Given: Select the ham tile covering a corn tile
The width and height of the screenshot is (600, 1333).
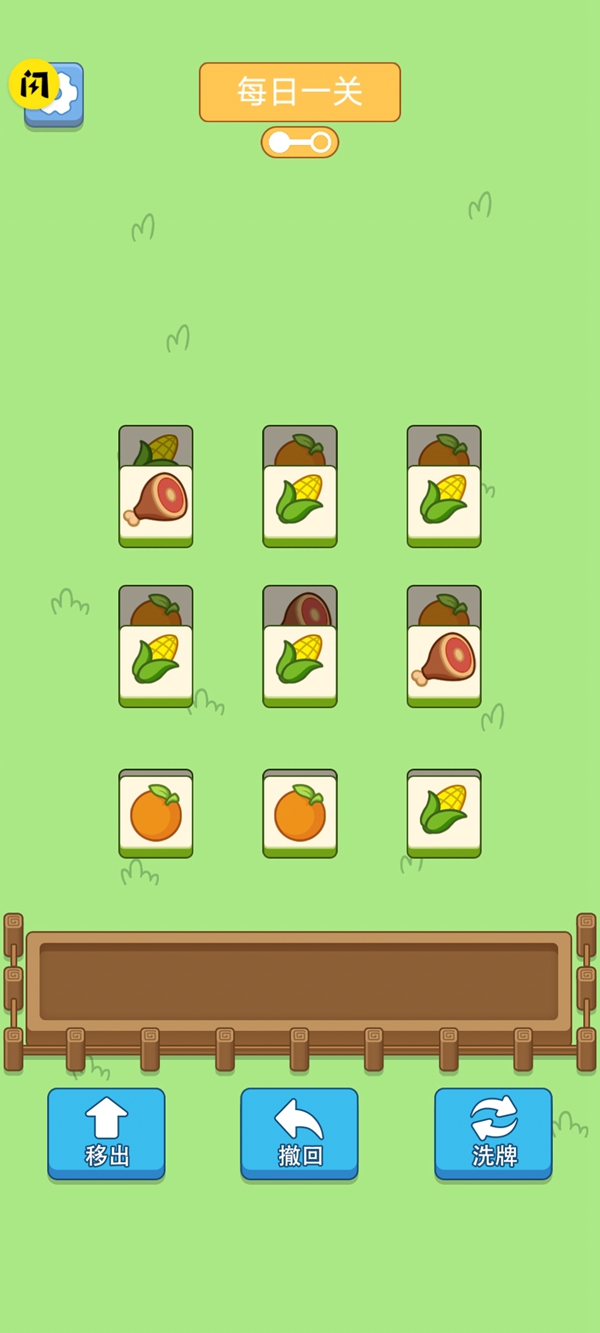Looking at the screenshot, I should coord(156,504).
